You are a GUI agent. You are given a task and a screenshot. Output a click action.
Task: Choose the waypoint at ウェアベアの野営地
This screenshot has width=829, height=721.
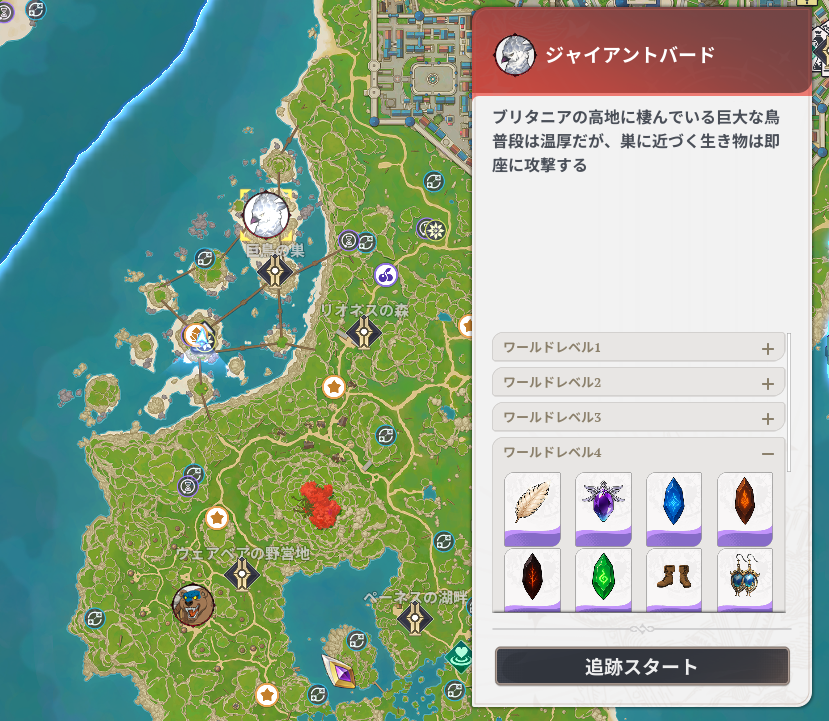[x=242, y=575]
